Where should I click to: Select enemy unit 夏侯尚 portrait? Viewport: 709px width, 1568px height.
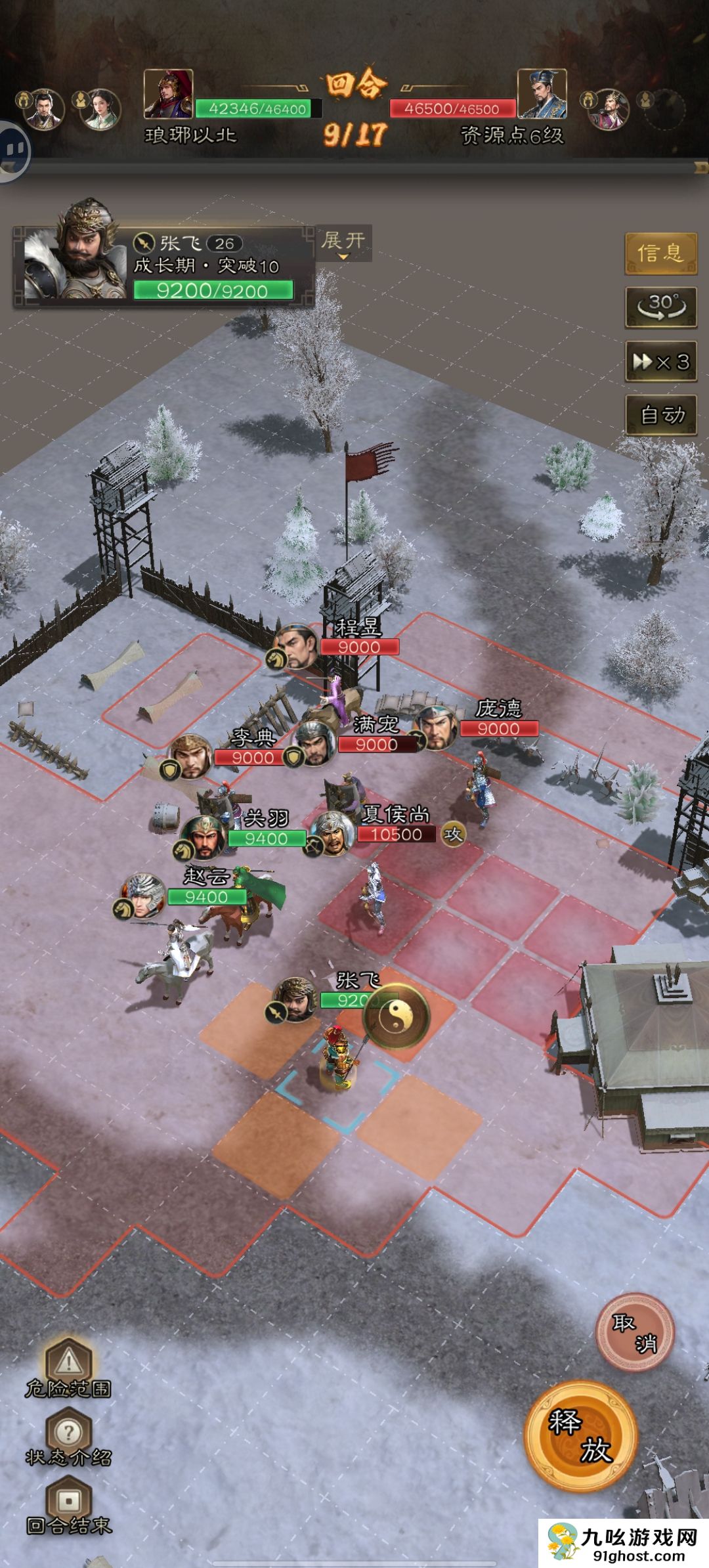(333, 833)
